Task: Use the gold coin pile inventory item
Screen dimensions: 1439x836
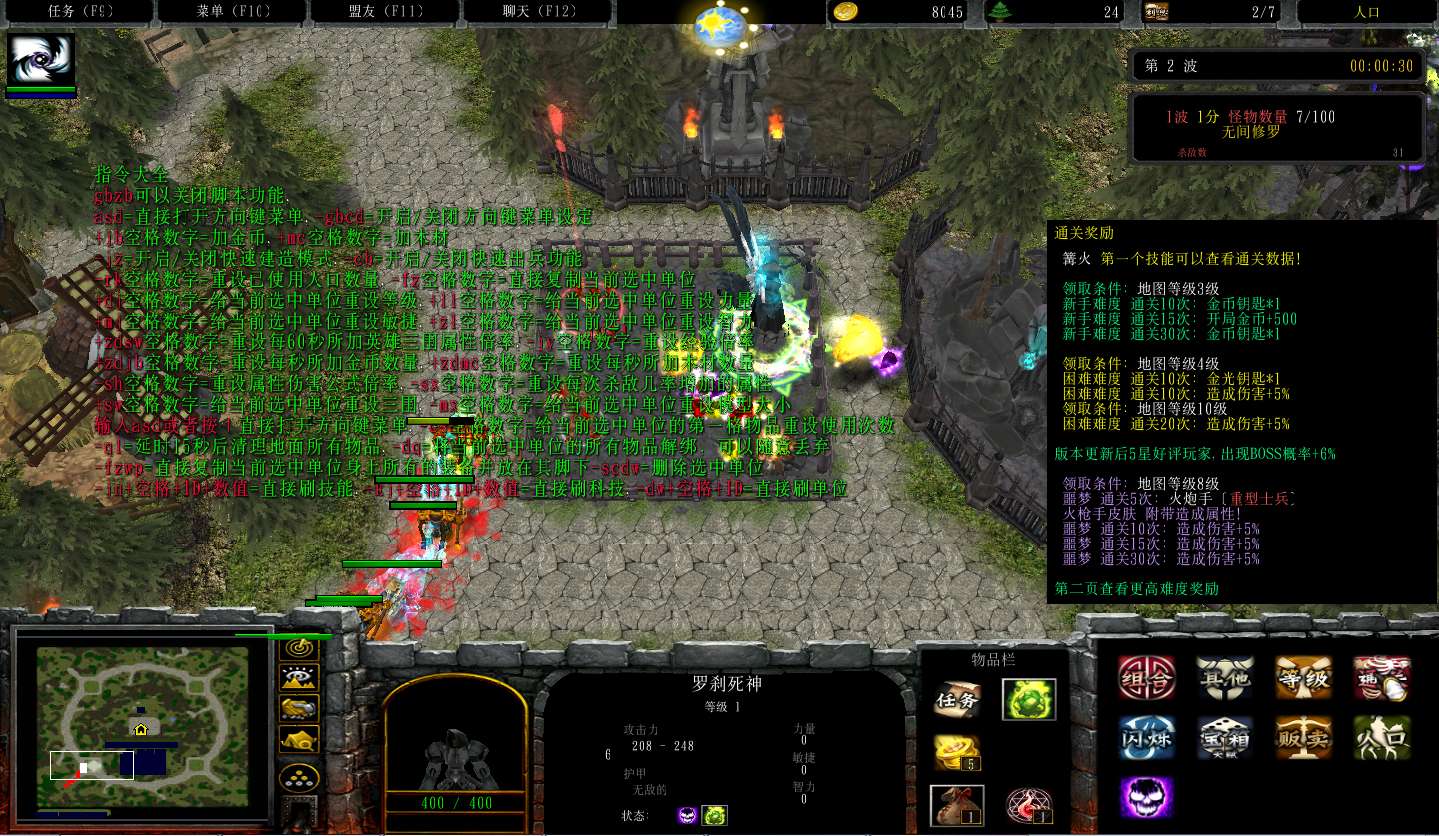Action: [957, 752]
